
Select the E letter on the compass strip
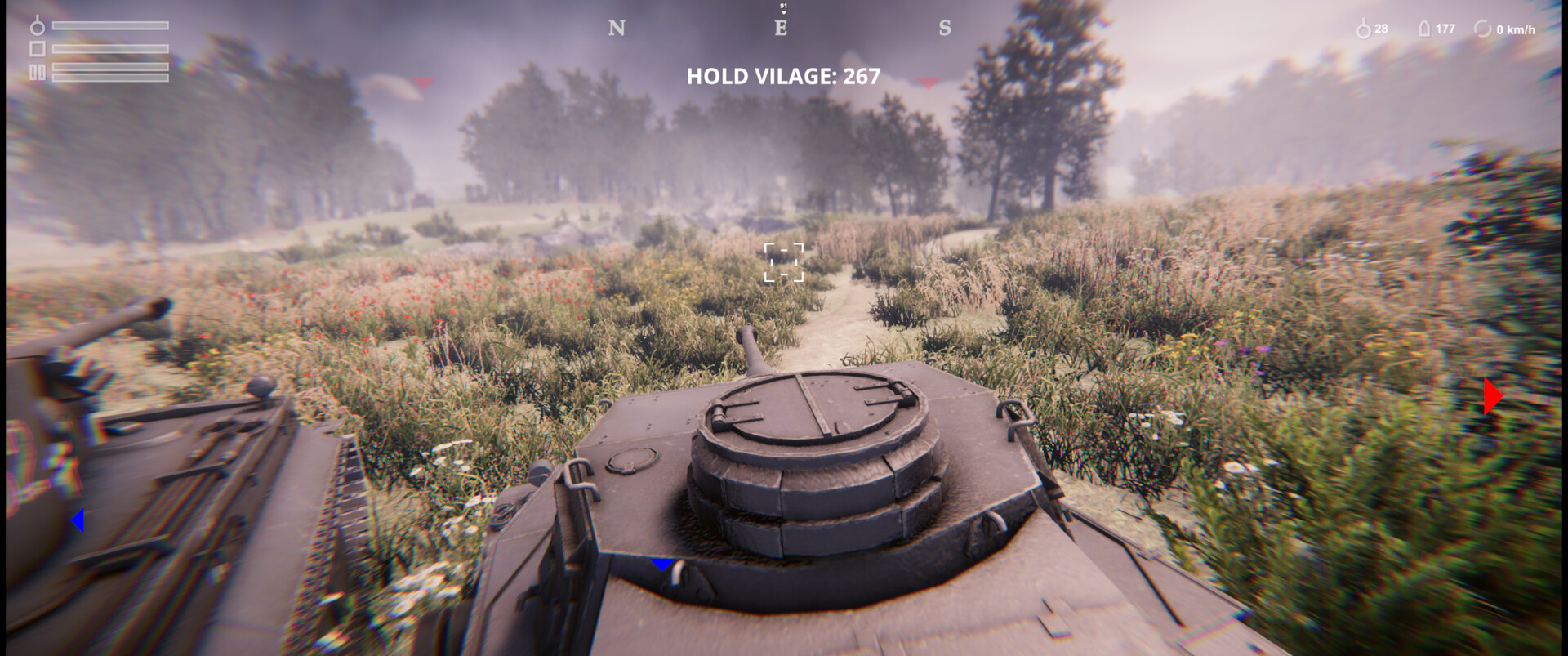click(x=782, y=28)
